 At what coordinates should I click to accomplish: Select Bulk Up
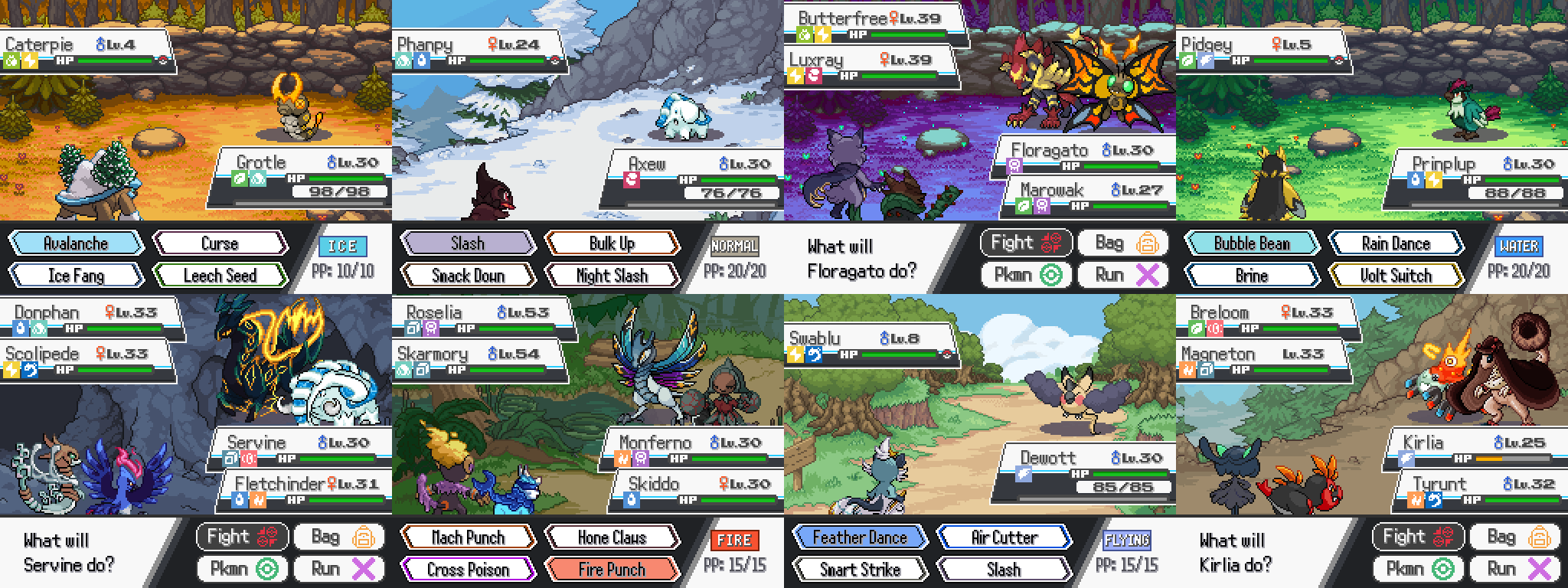[612, 243]
